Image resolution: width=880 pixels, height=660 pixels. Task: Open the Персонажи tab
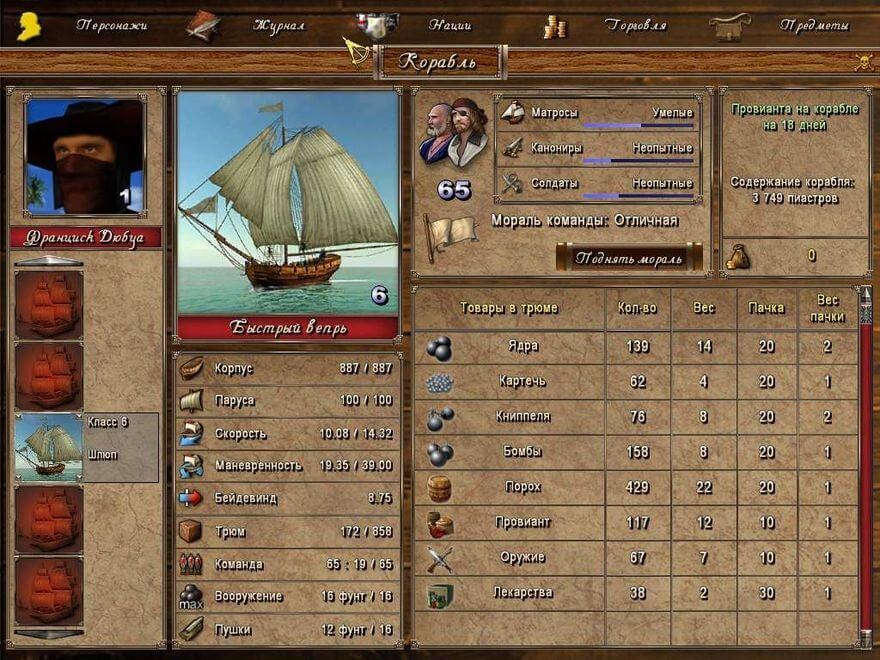point(111,25)
